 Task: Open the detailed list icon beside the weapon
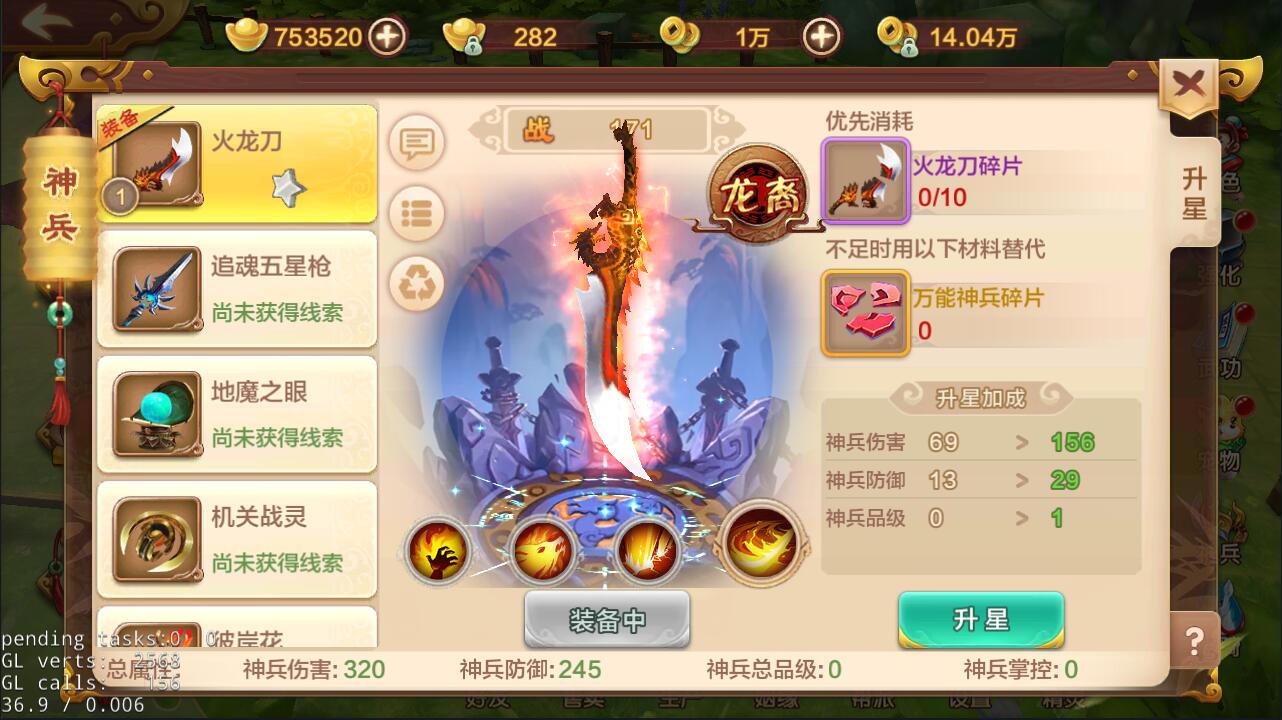[417, 213]
